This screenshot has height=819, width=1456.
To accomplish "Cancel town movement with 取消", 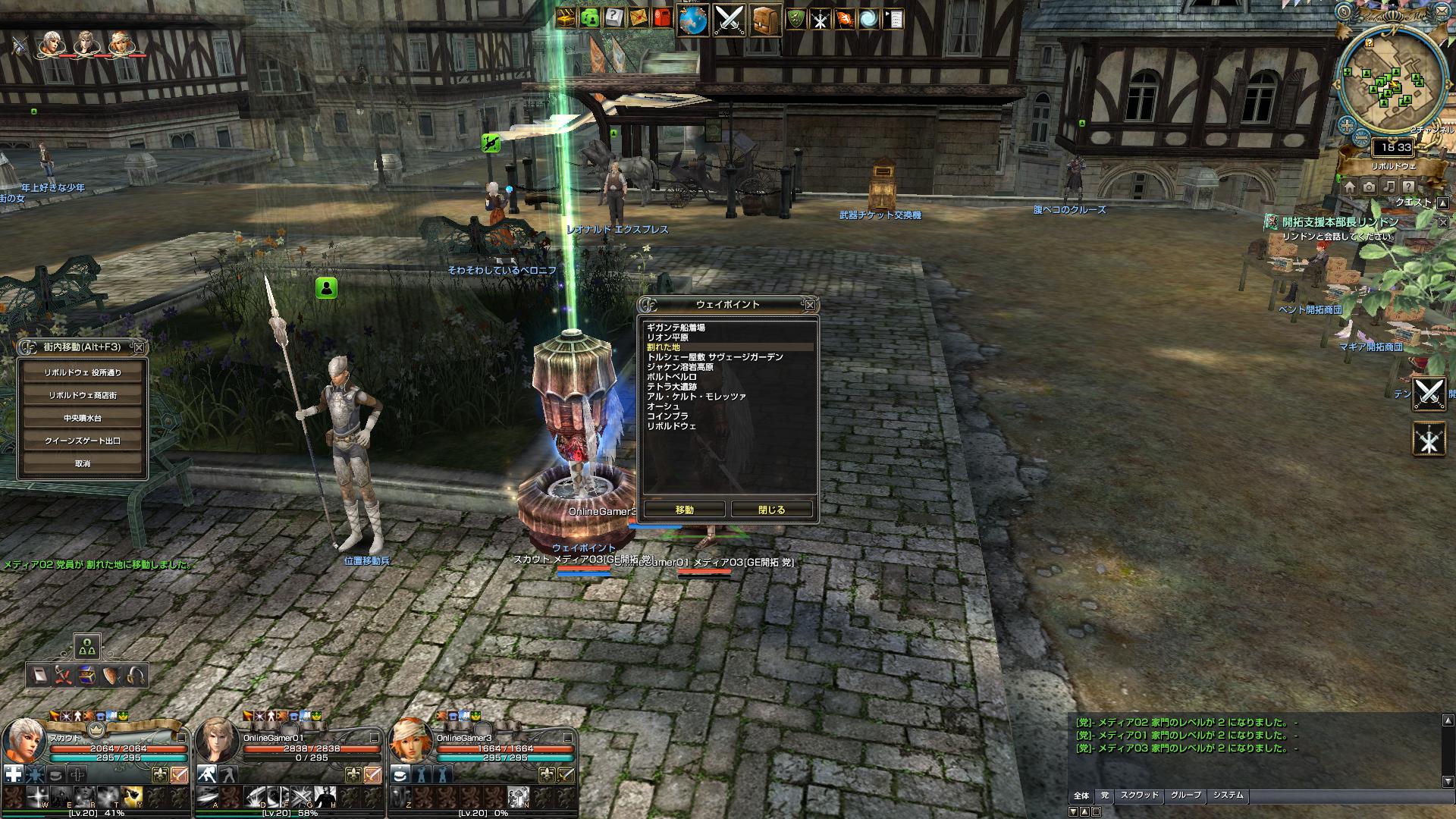I will [x=83, y=463].
